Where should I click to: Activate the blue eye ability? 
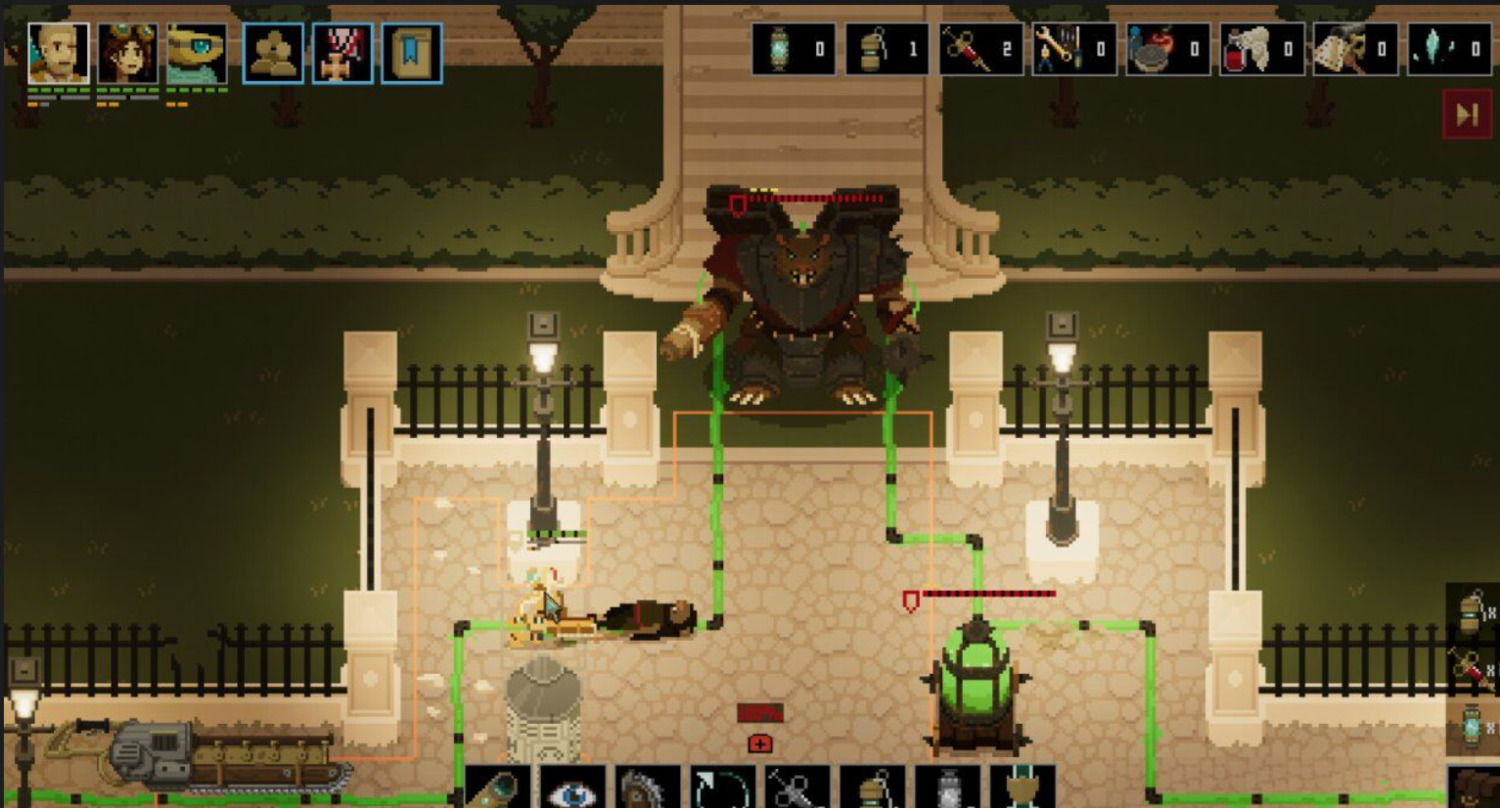(x=573, y=788)
